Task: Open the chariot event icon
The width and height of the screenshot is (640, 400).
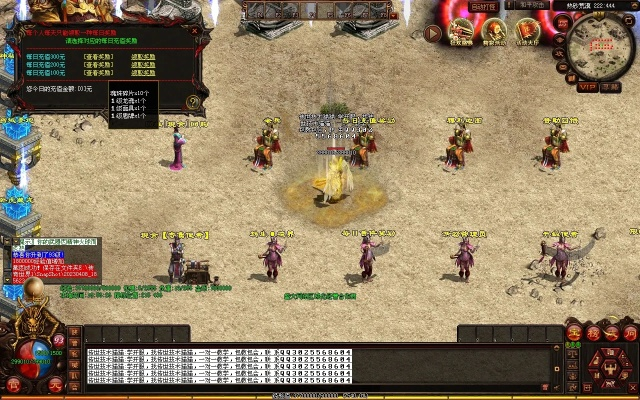Action: (x=461, y=32)
